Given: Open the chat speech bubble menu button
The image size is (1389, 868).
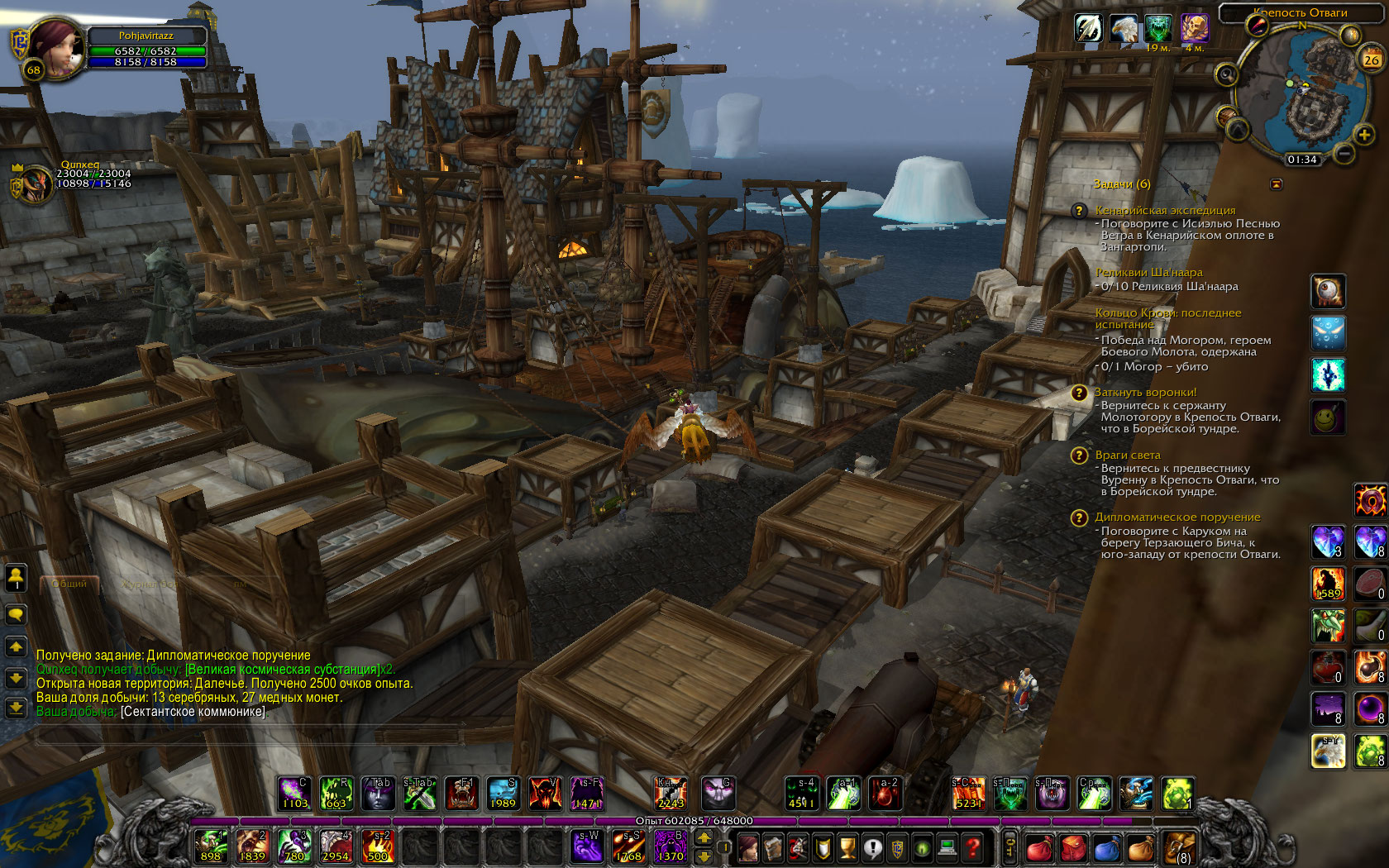Looking at the screenshot, I should [x=16, y=614].
